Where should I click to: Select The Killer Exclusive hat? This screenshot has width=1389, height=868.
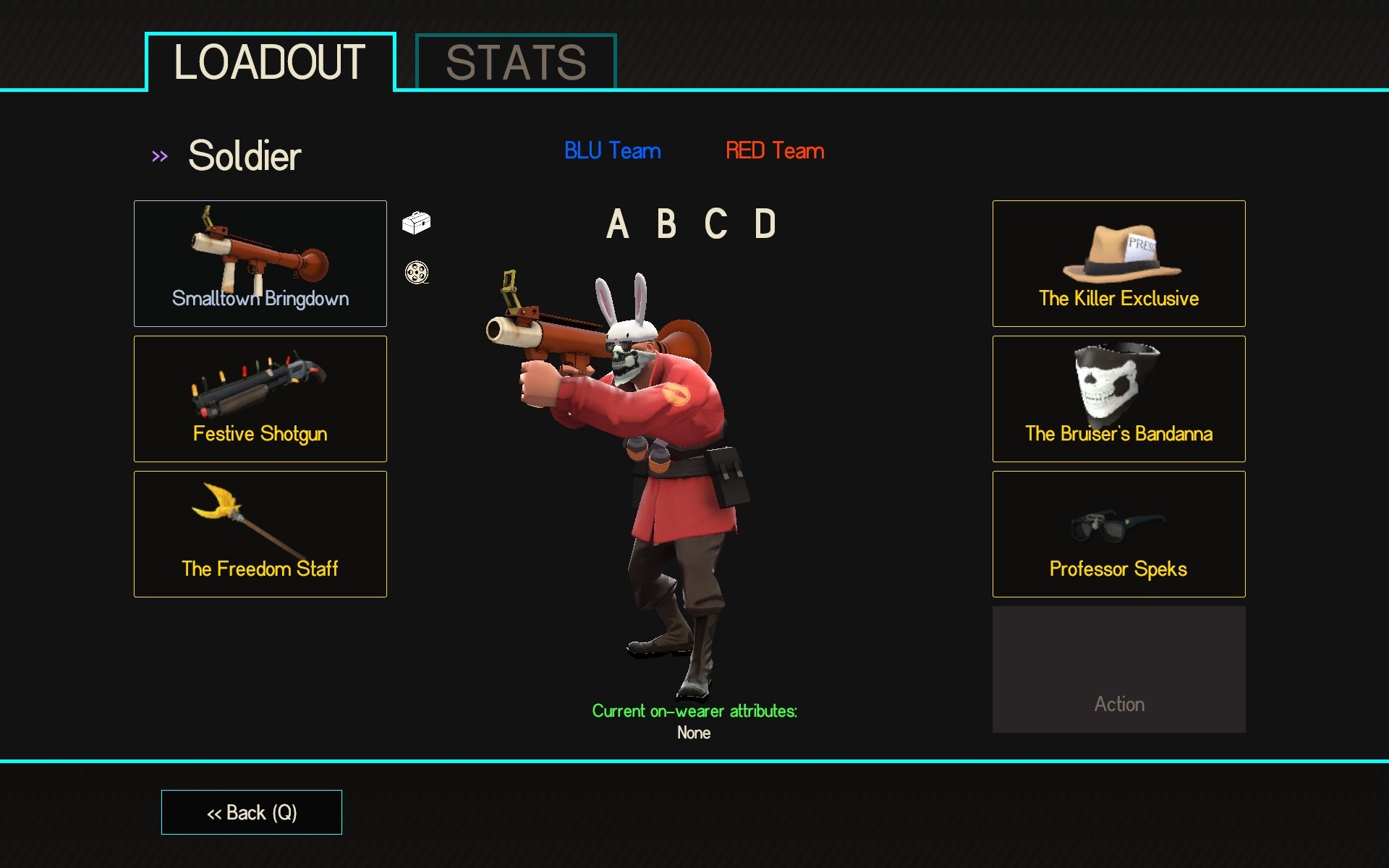pos(1118,263)
